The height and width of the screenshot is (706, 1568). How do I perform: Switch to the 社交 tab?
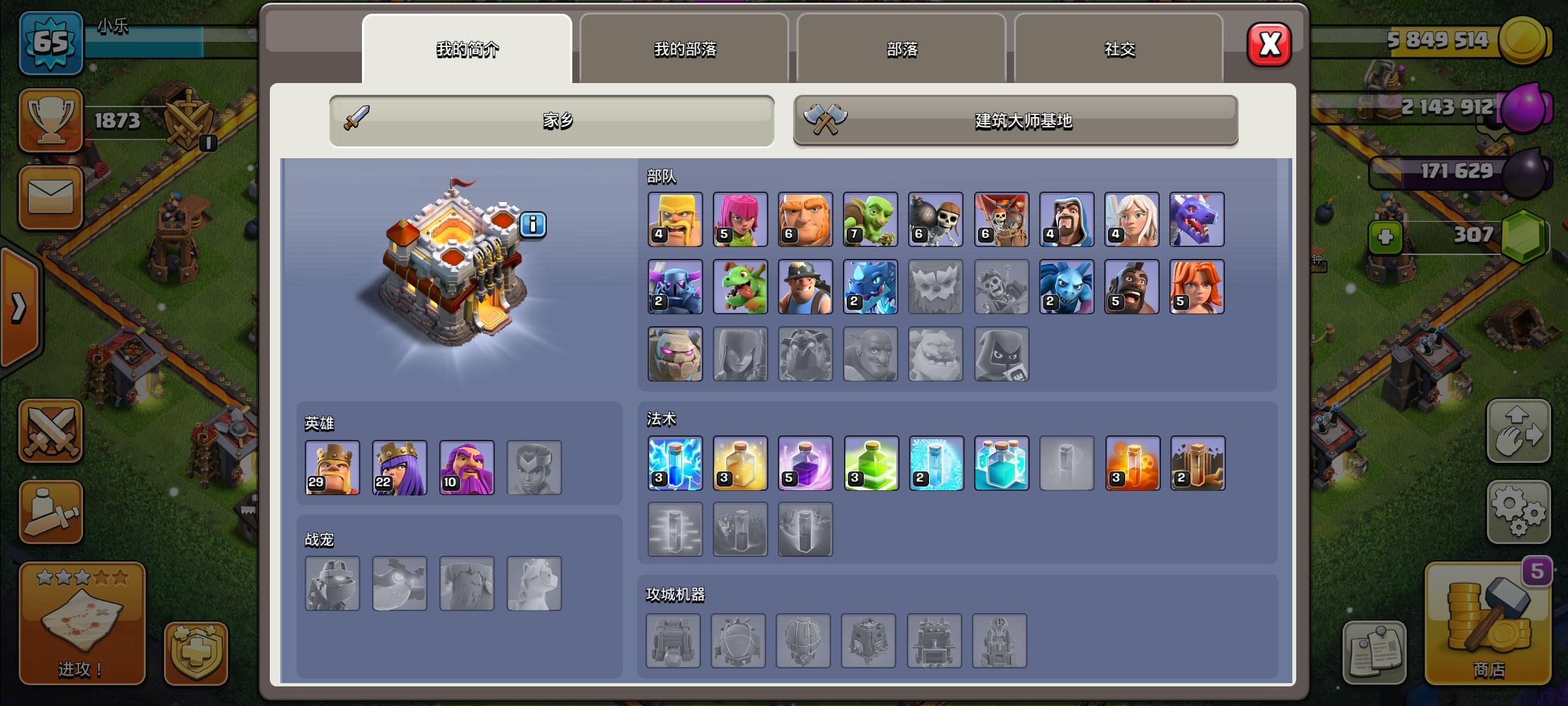click(x=1119, y=48)
